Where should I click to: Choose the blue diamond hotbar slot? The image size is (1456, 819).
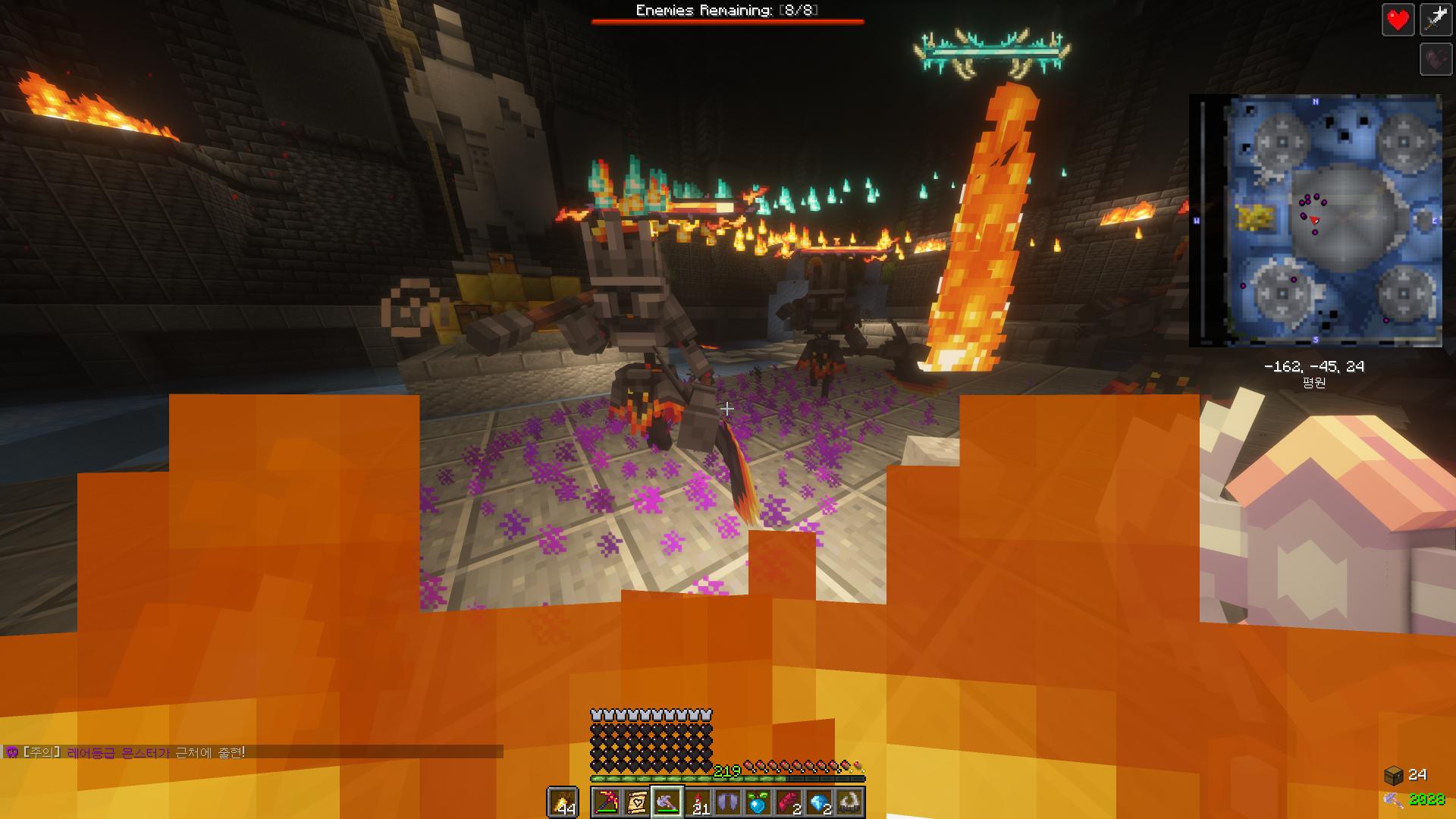(819, 802)
